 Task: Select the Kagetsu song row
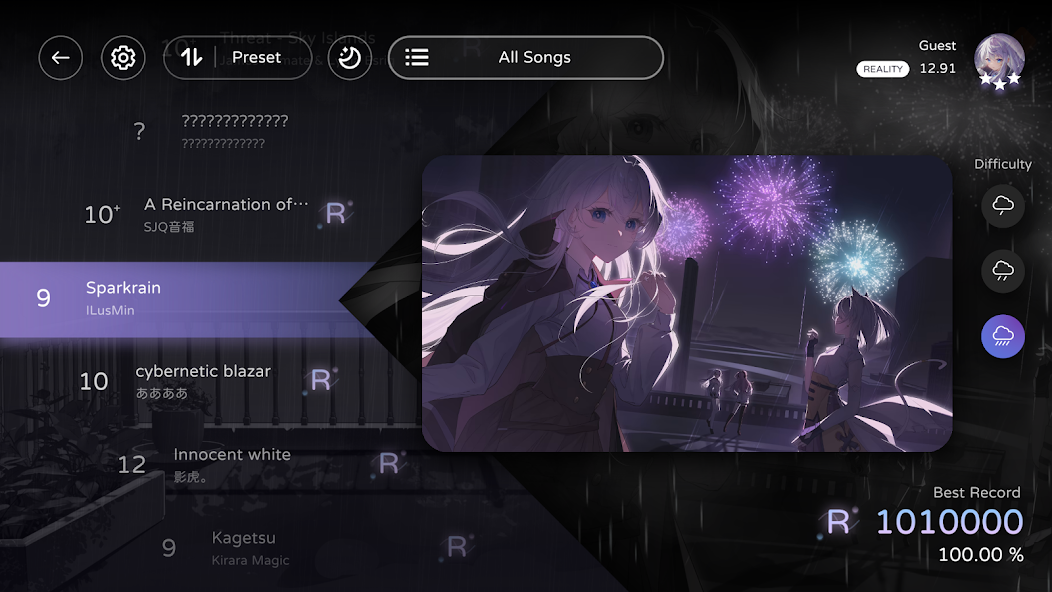[244, 547]
